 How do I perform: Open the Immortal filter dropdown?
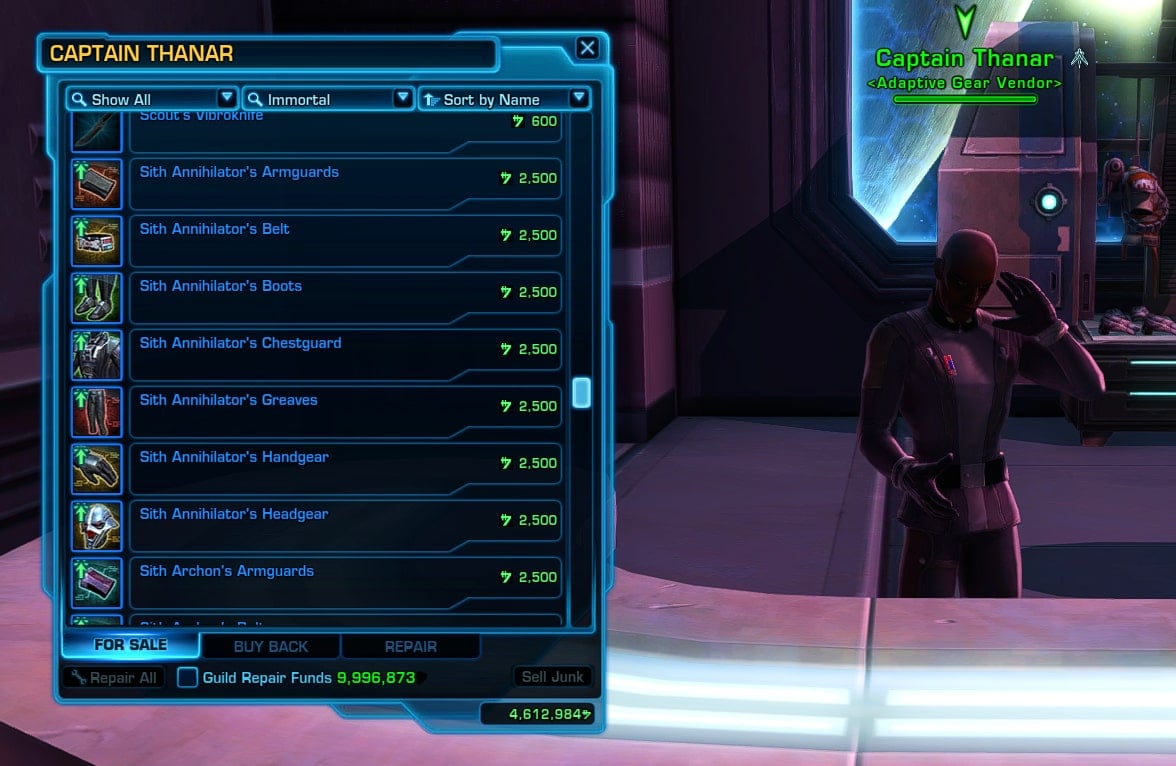pos(328,99)
